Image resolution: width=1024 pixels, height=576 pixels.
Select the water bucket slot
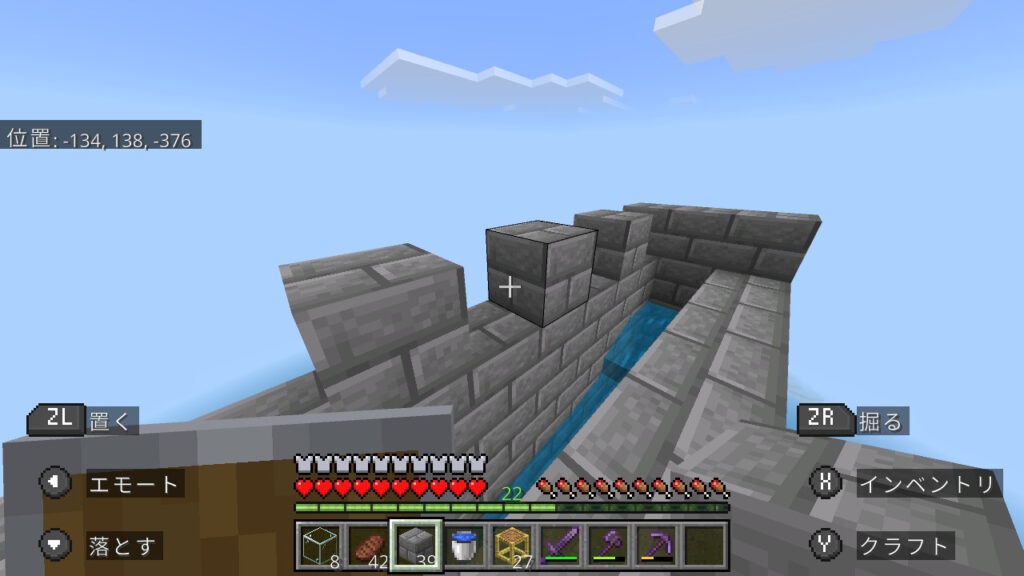[x=462, y=545]
